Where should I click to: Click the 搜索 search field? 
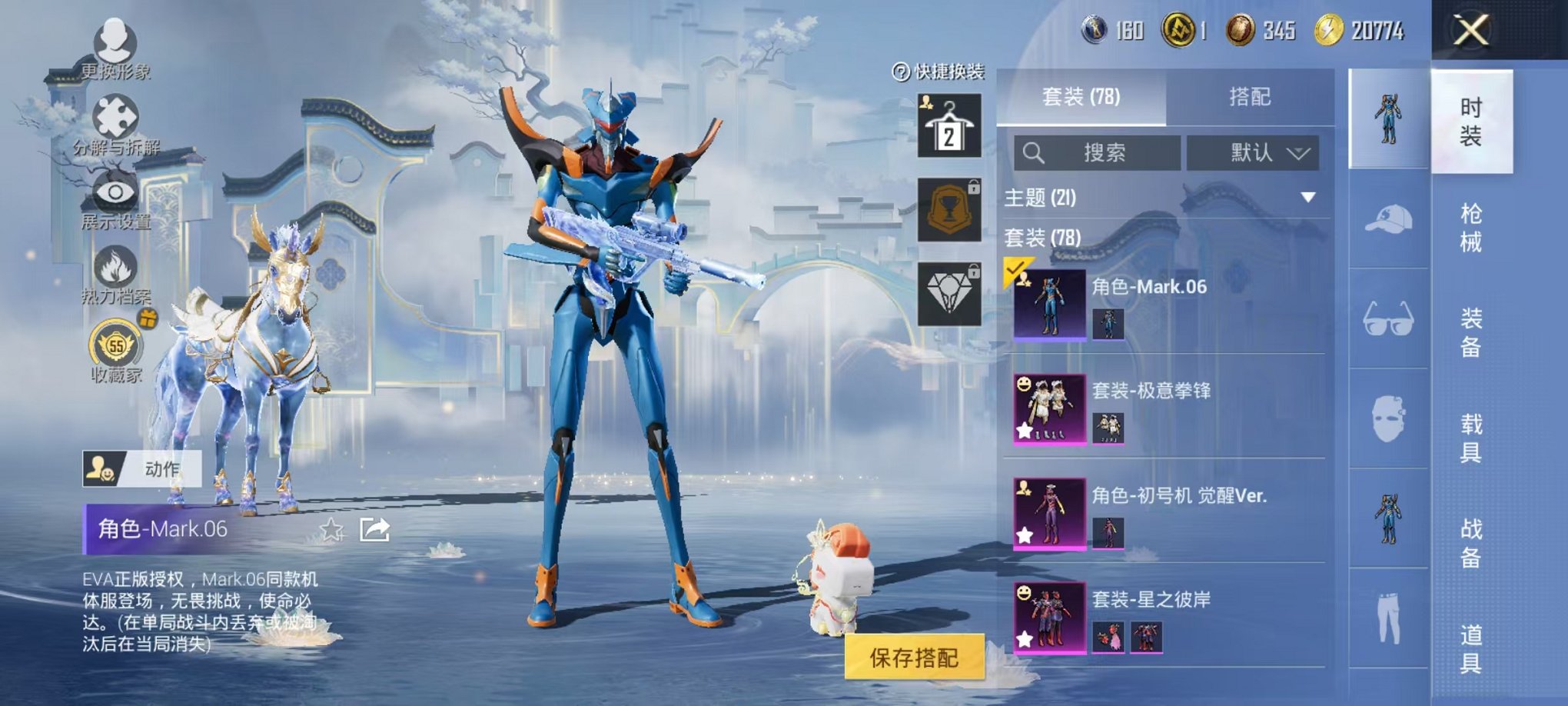[1097, 152]
